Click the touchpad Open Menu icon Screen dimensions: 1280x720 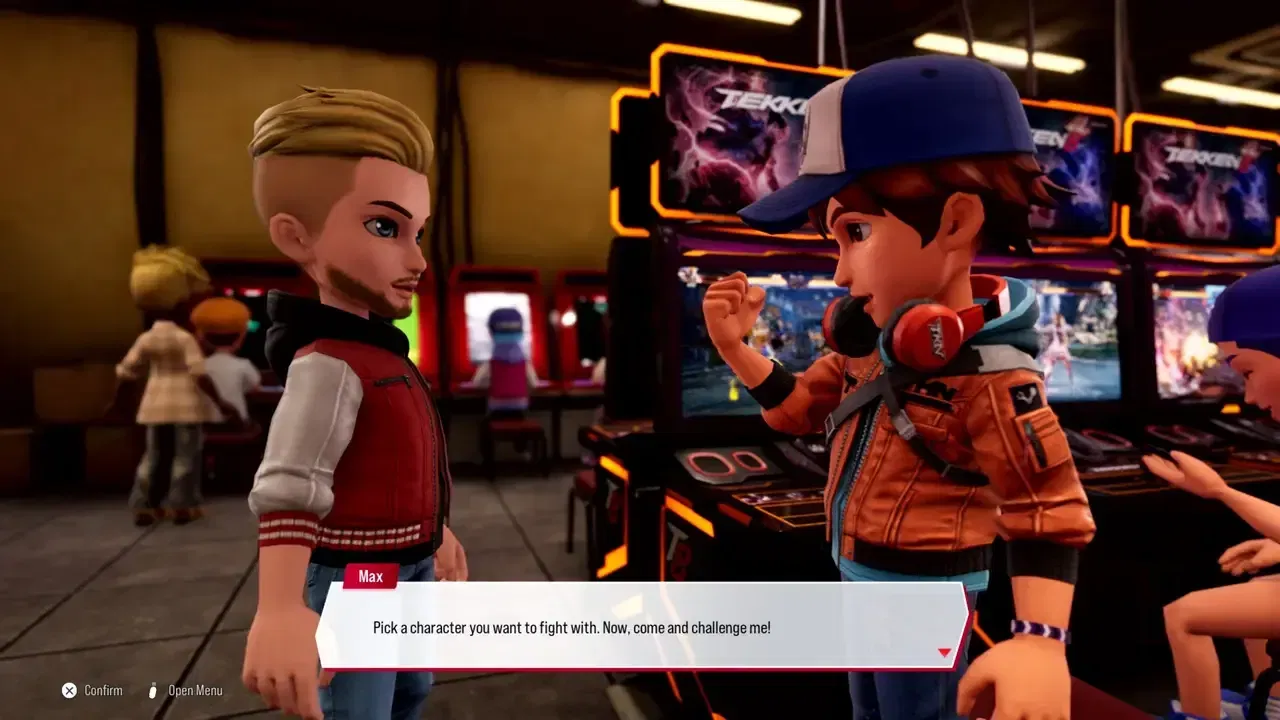152,690
